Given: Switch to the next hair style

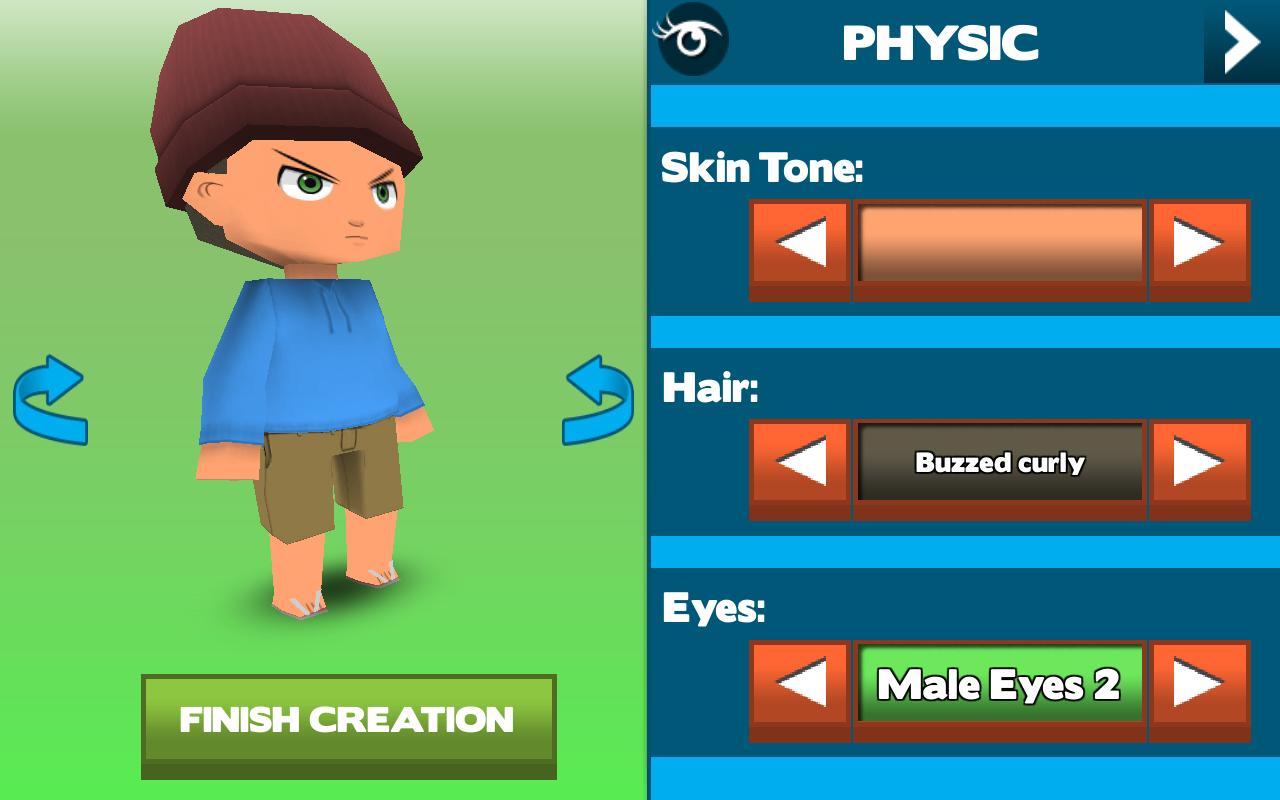Looking at the screenshot, I should pos(1199,463).
